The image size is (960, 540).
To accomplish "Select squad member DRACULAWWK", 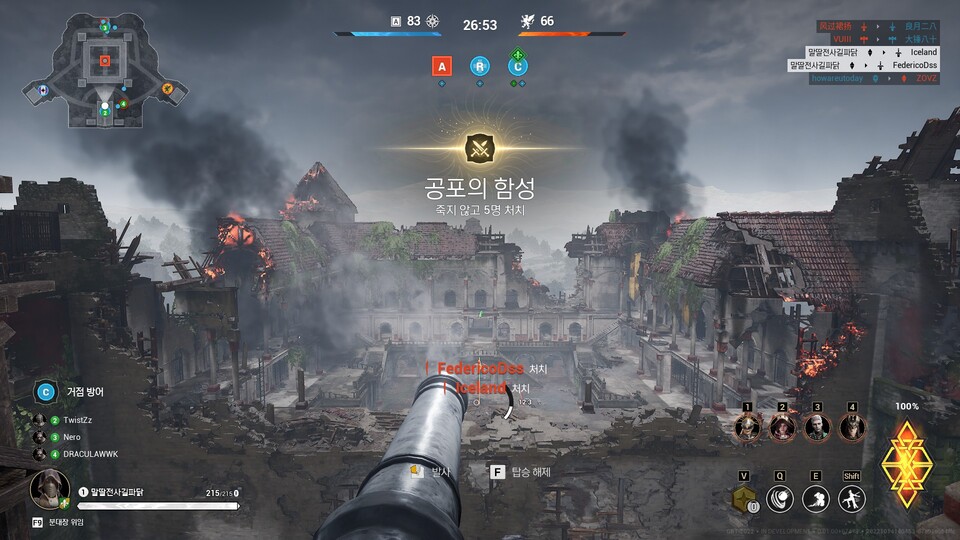I will pos(88,454).
